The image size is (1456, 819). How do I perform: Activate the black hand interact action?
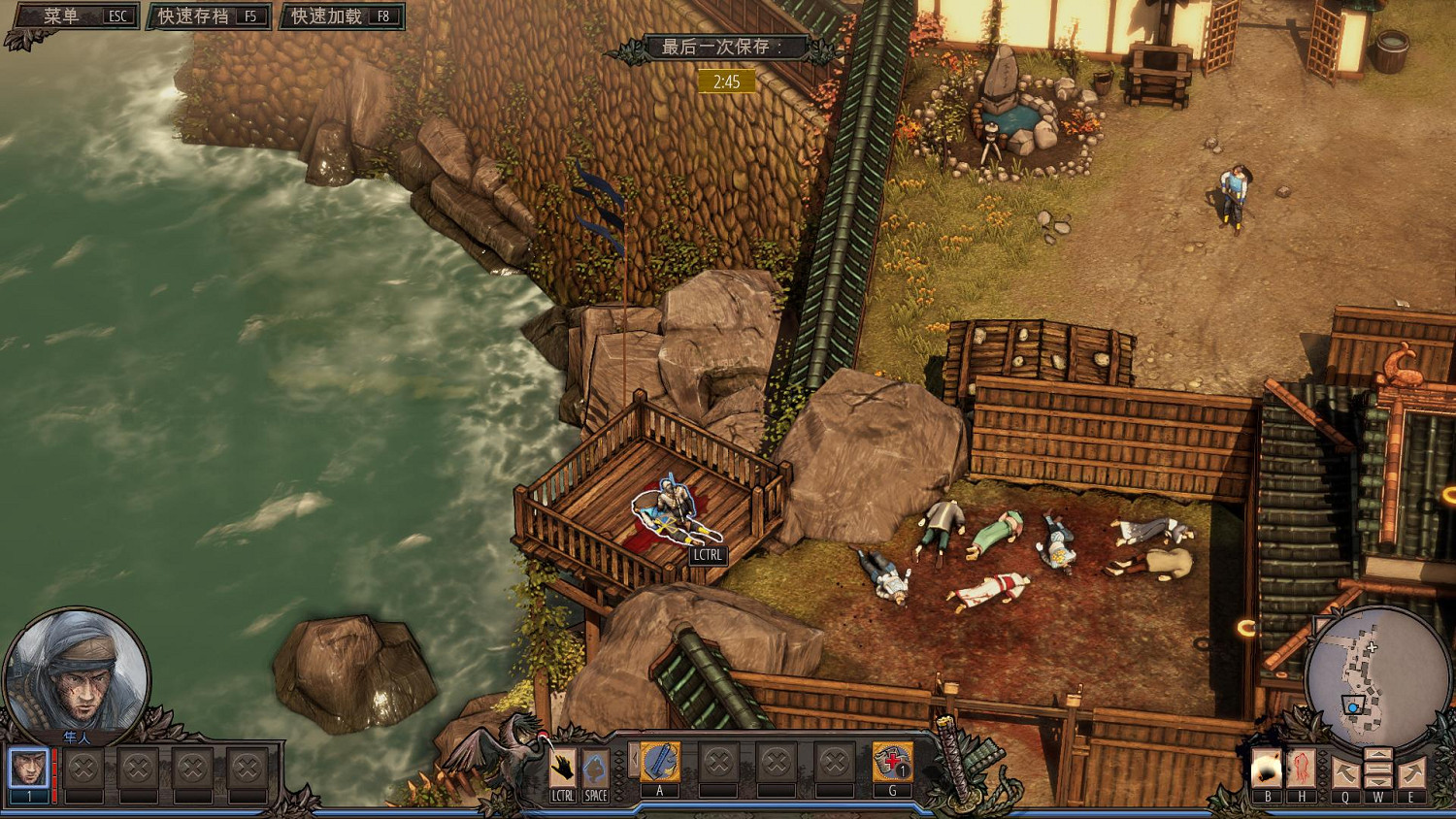tap(563, 770)
